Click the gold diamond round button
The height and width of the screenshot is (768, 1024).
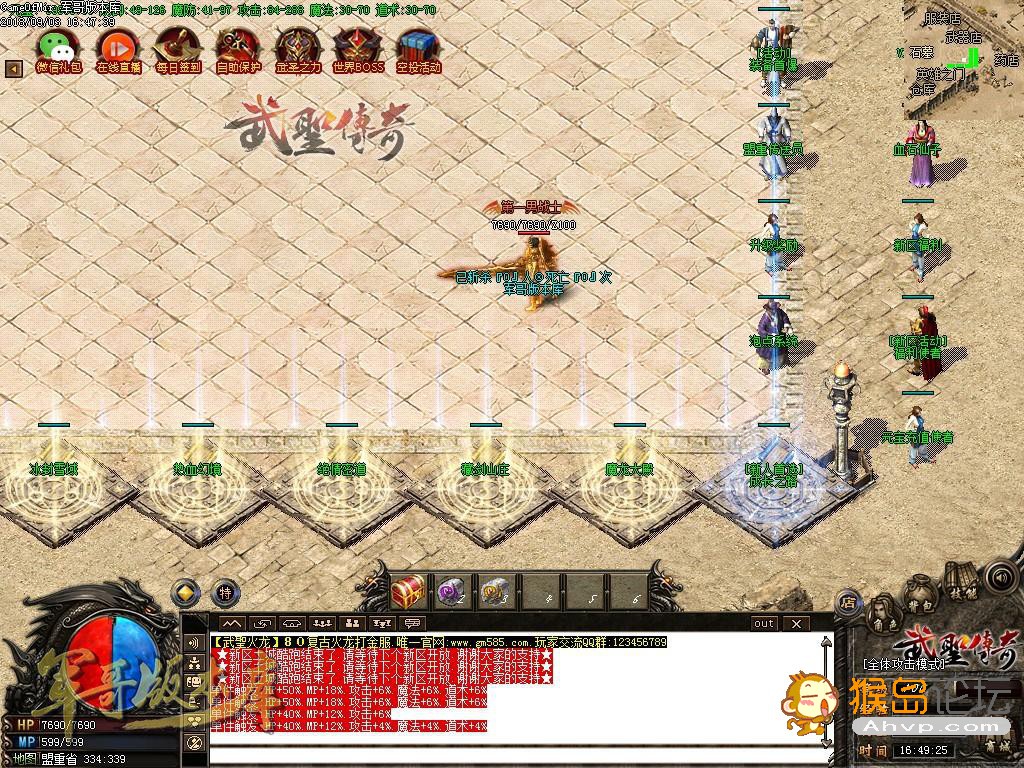[x=186, y=592]
